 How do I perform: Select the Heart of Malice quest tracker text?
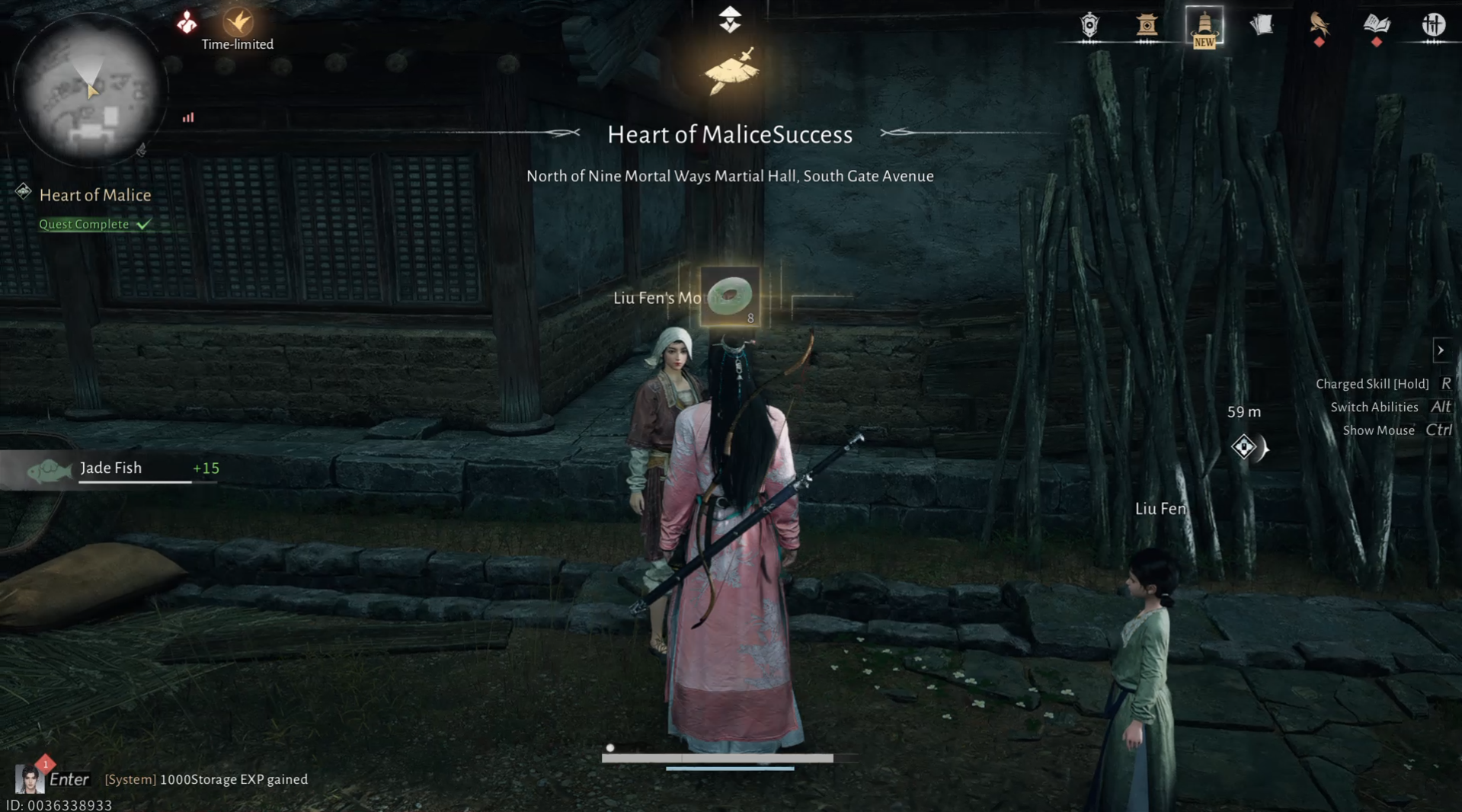coord(94,195)
